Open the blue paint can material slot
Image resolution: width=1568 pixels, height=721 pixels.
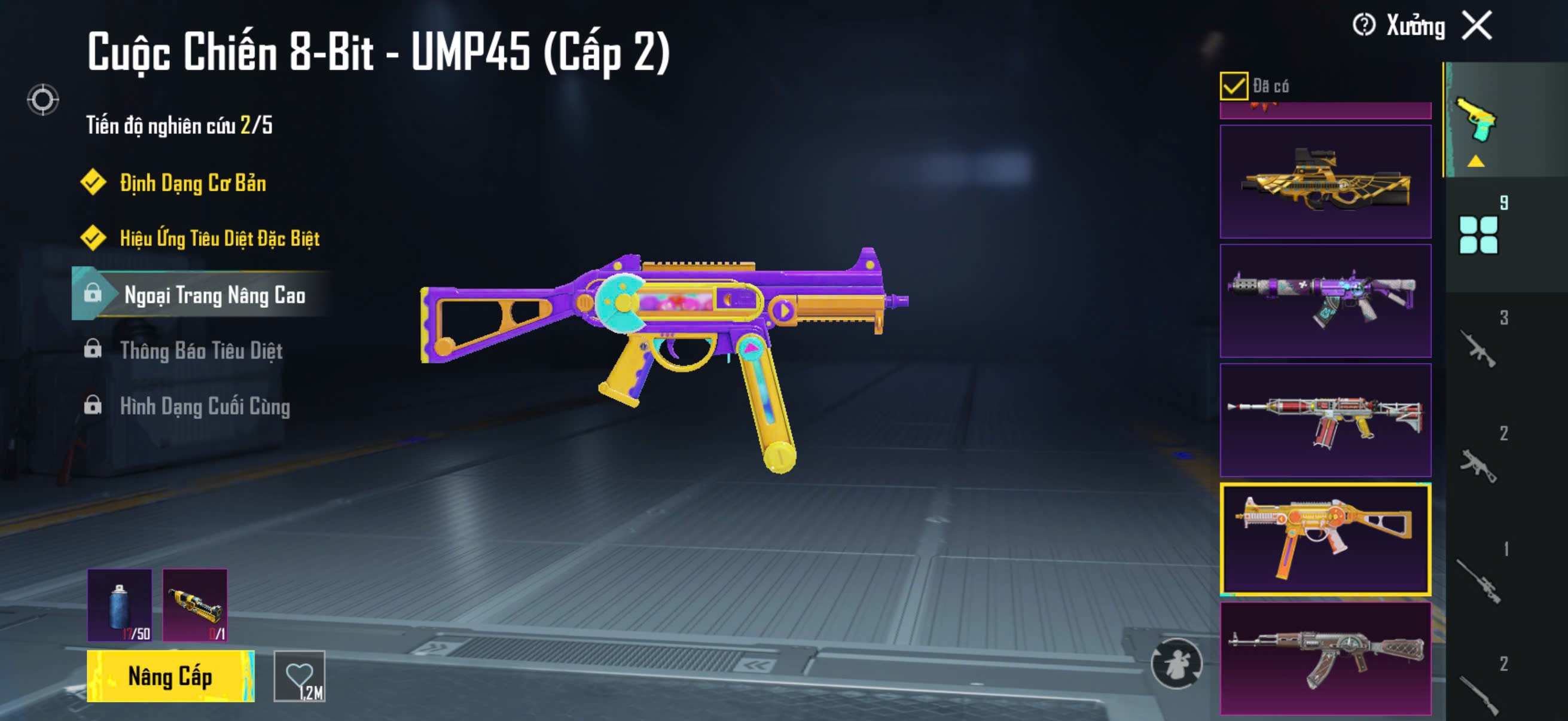pyautogui.click(x=120, y=605)
